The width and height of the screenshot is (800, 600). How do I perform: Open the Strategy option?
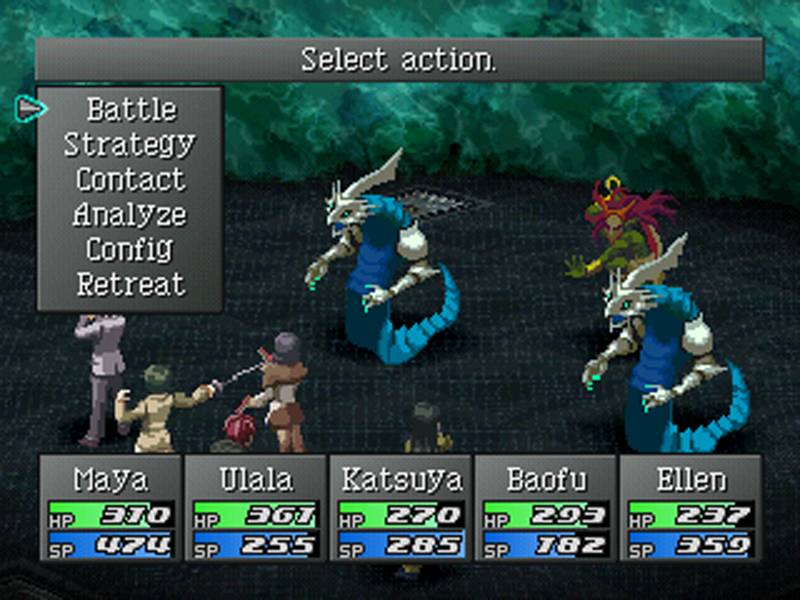click(130, 144)
